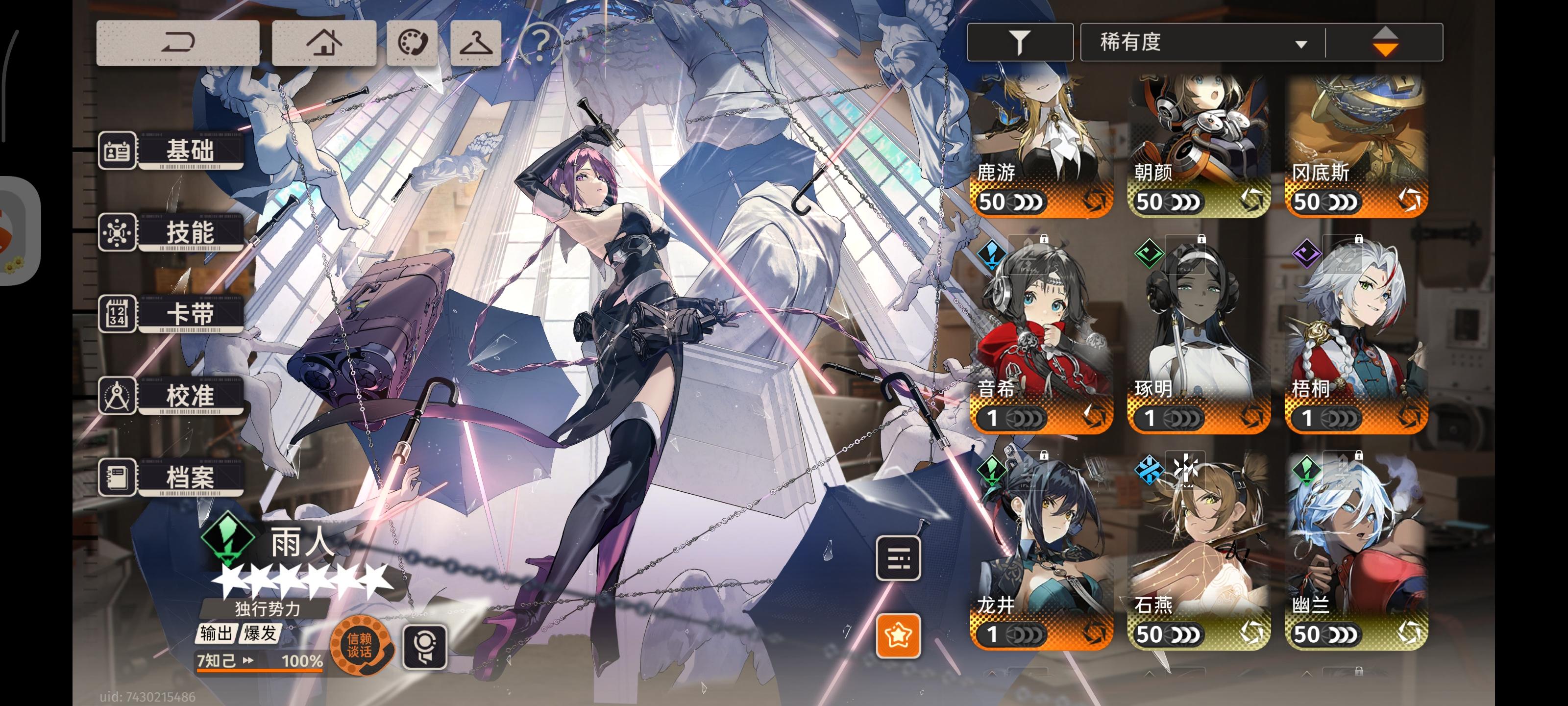Select the character 幽兰 from the roster

click(1356, 548)
